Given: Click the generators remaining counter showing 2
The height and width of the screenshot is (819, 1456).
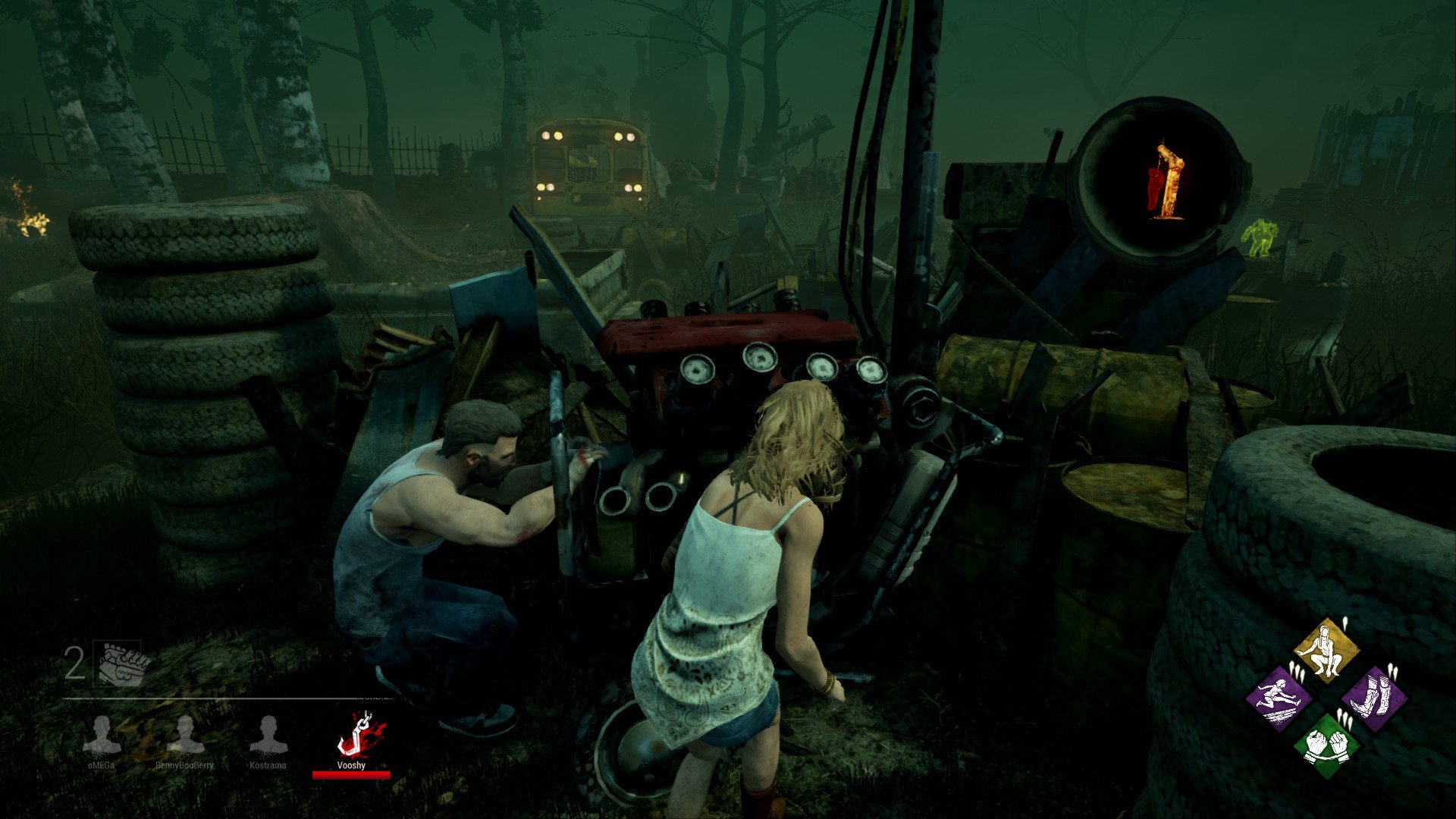Looking at the screenshot, I should 74,661.
